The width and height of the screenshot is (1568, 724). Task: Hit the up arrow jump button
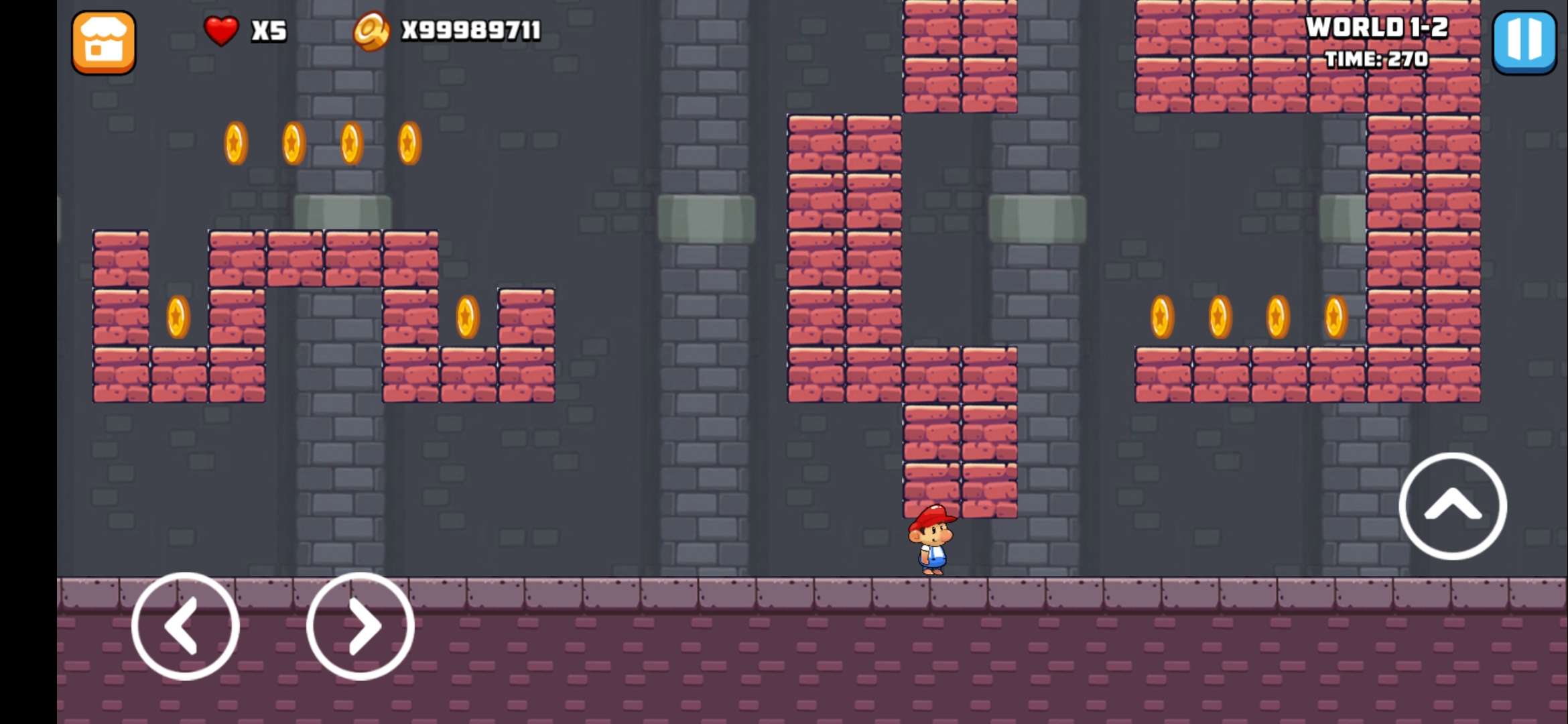pyautogui.click(x=1453, y=506)
